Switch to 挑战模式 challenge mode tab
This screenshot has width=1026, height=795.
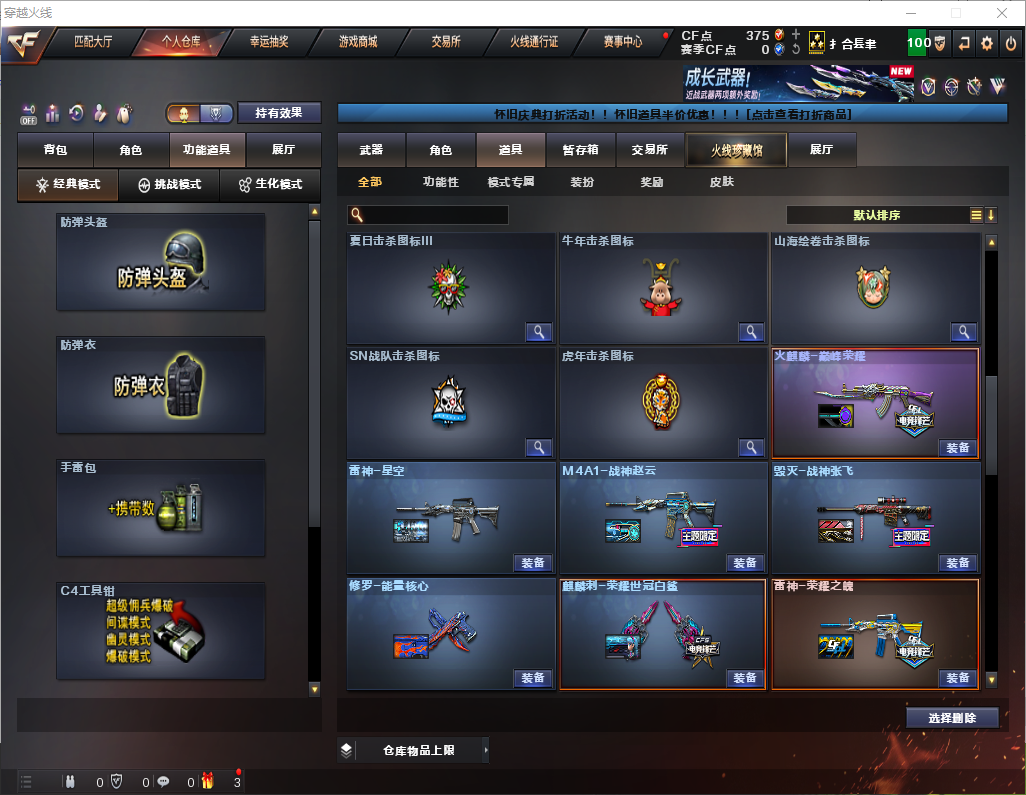click(169, 185)
